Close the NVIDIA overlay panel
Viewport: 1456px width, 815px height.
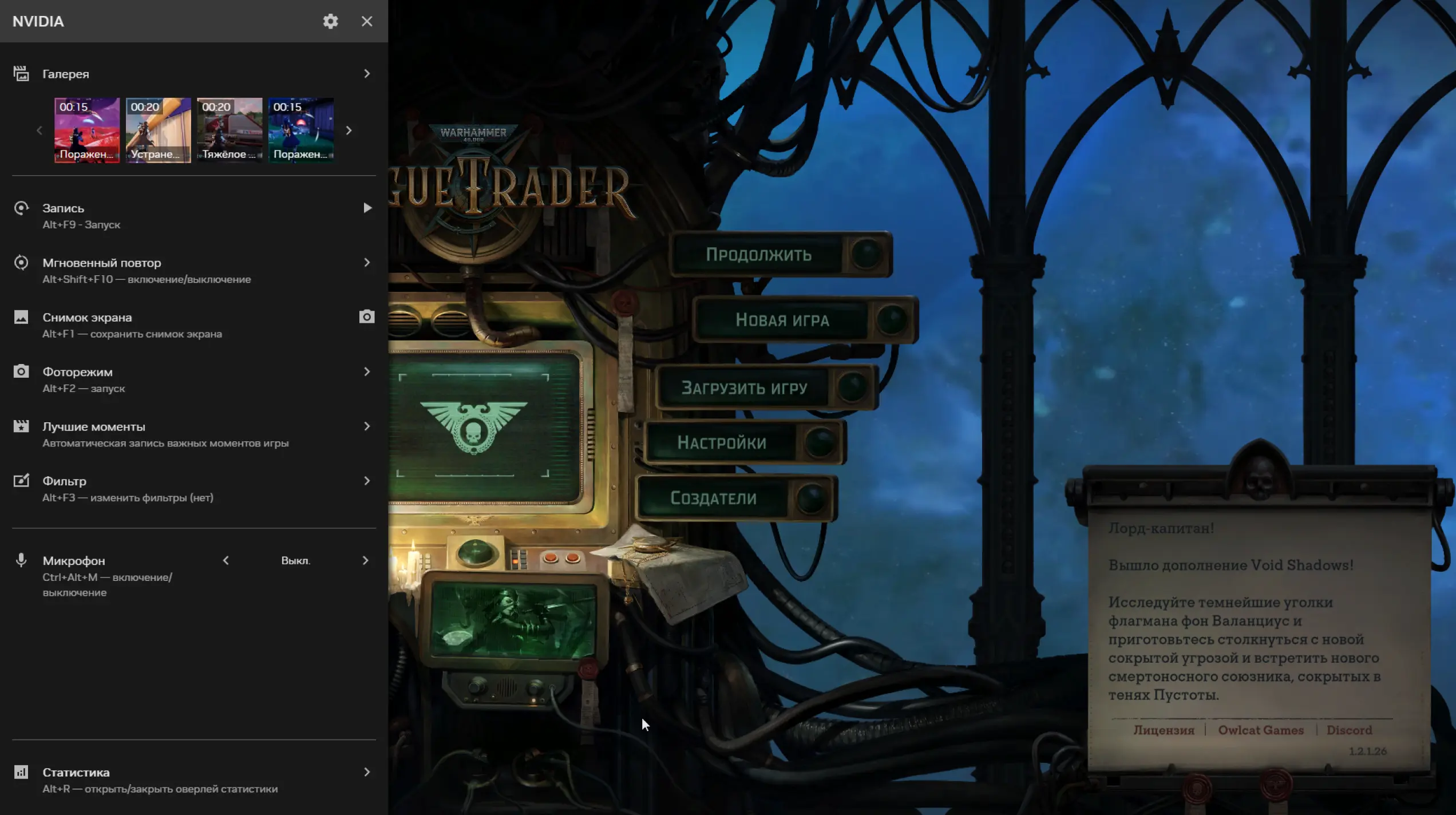click(367, 21)
